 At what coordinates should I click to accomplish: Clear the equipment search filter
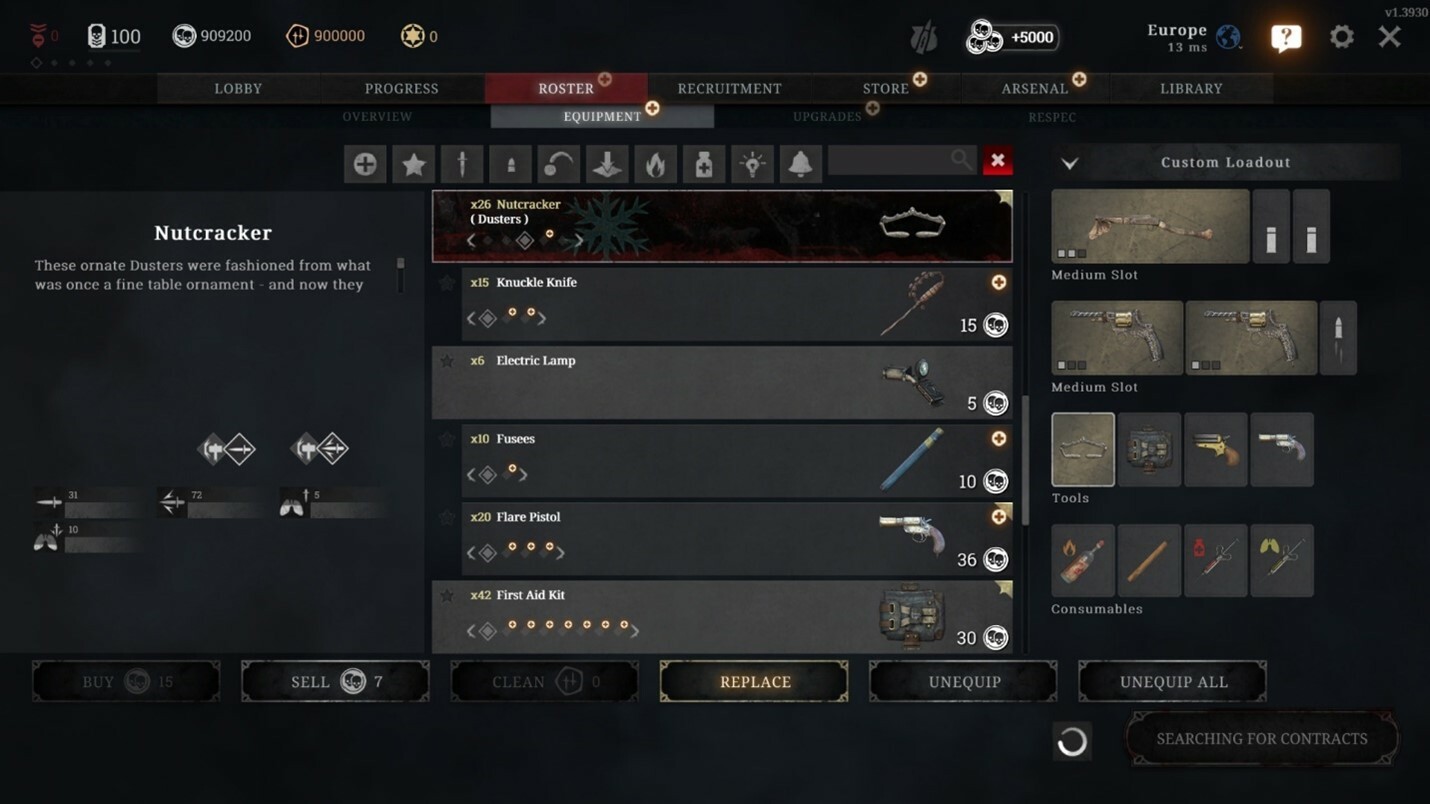[x=997, y=161]
